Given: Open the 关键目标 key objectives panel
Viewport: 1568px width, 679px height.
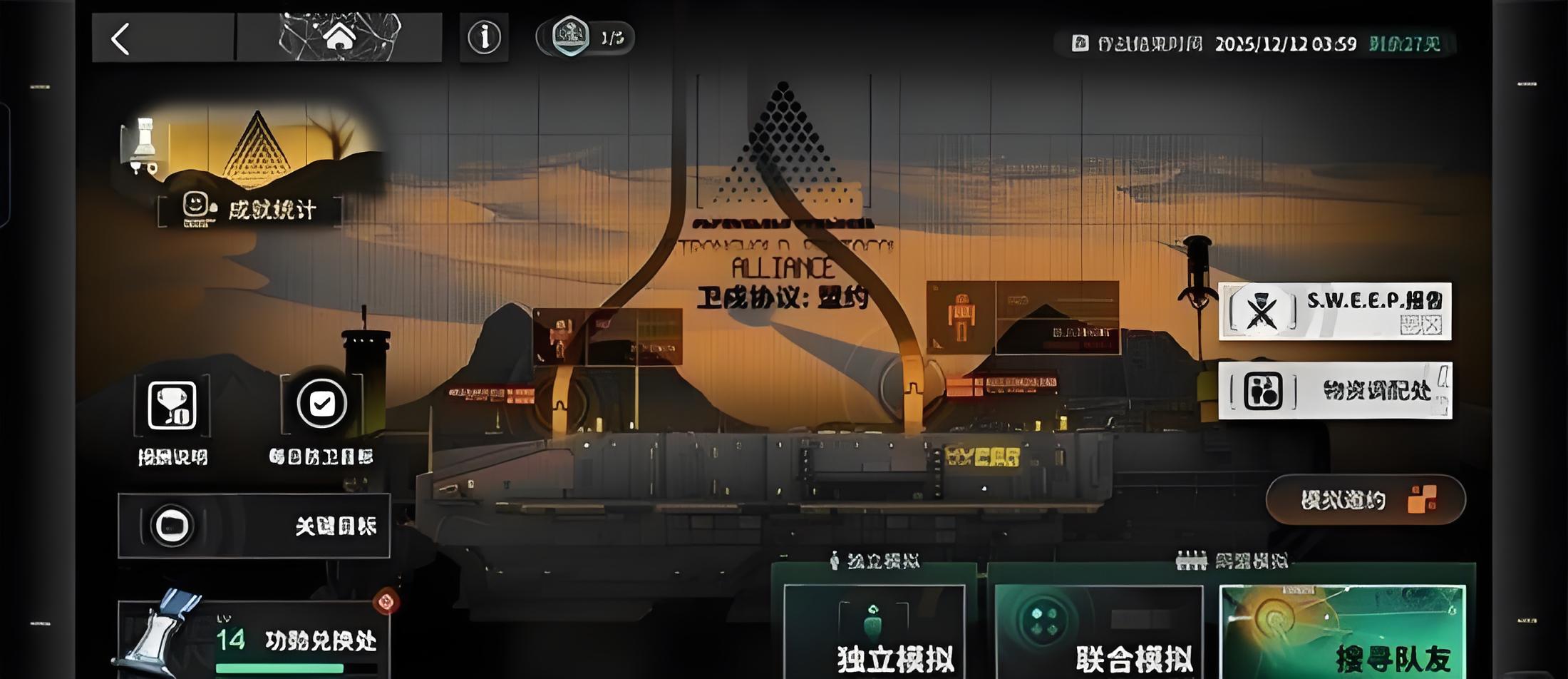Looking at the screenshot, I should (x=254, y=526).
